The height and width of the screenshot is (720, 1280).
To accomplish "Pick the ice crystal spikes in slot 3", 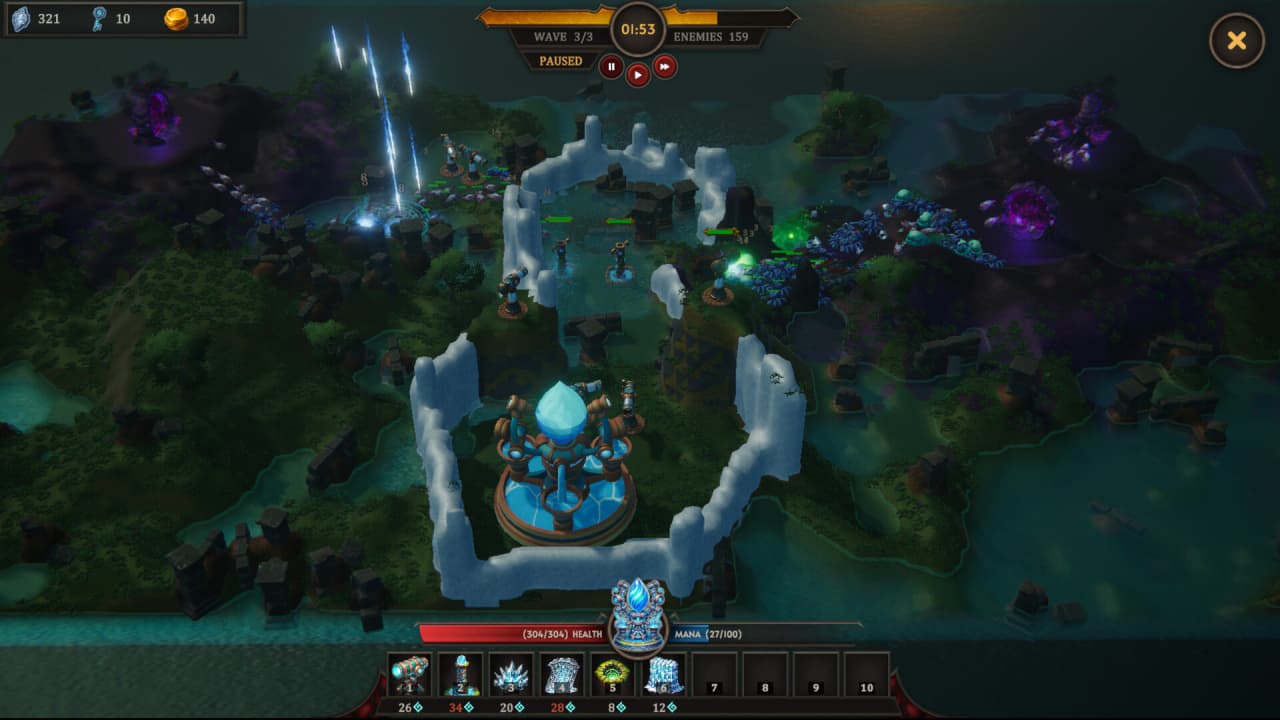I will [x=511, y=674].
